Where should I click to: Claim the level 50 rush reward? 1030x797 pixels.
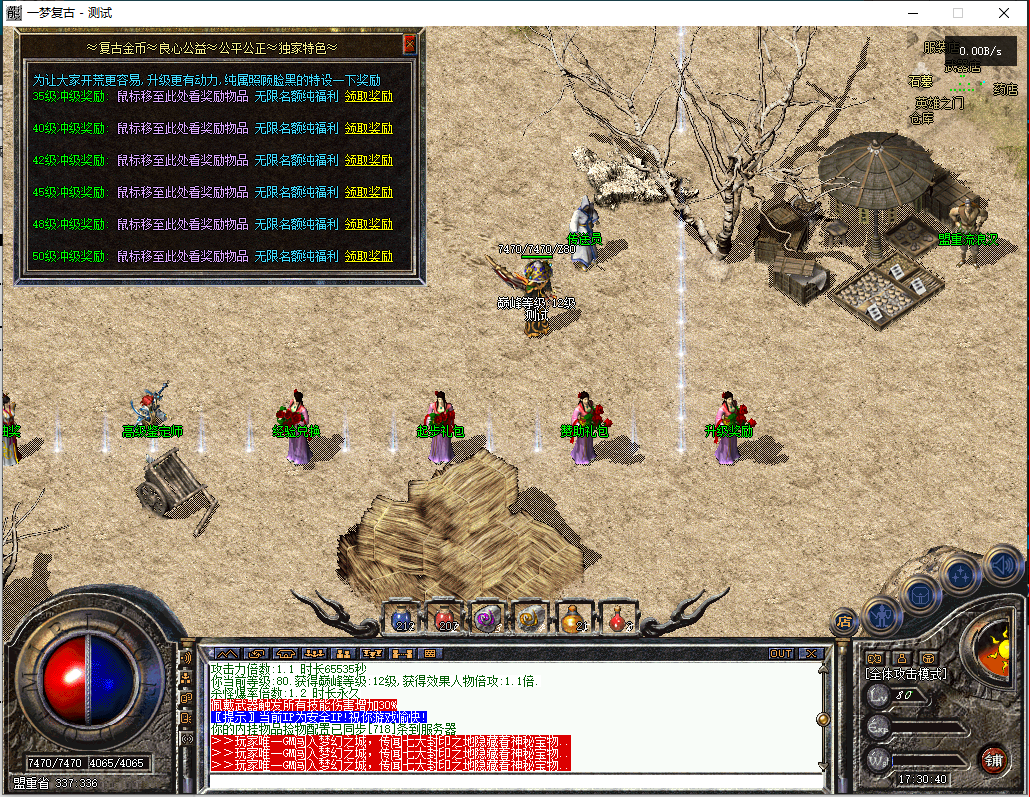point(369,256)
